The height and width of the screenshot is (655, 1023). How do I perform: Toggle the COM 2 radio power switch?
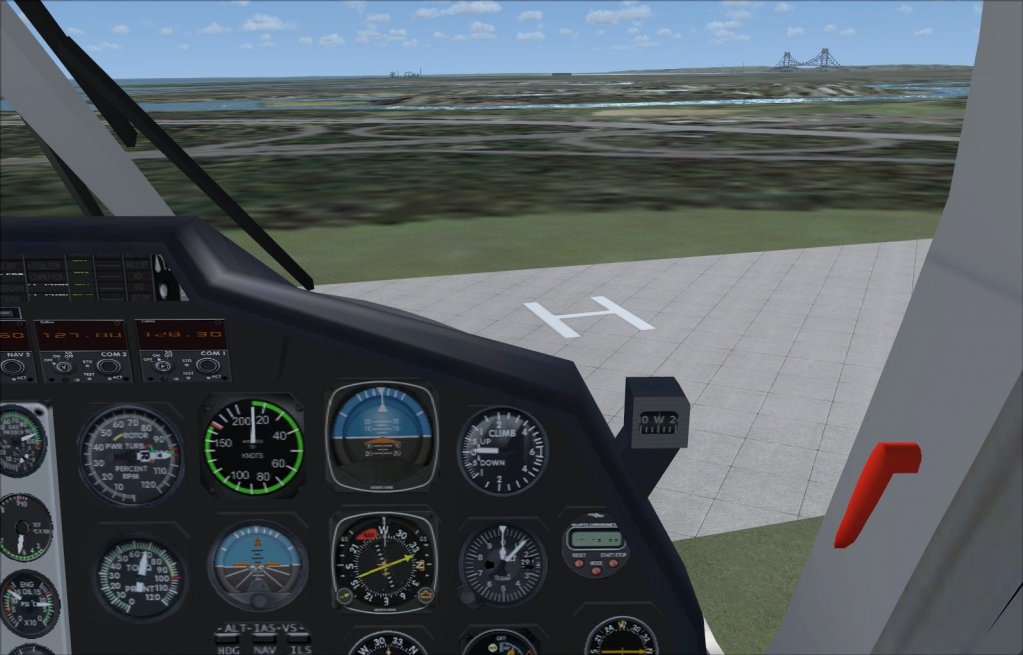tap(62, 366)
